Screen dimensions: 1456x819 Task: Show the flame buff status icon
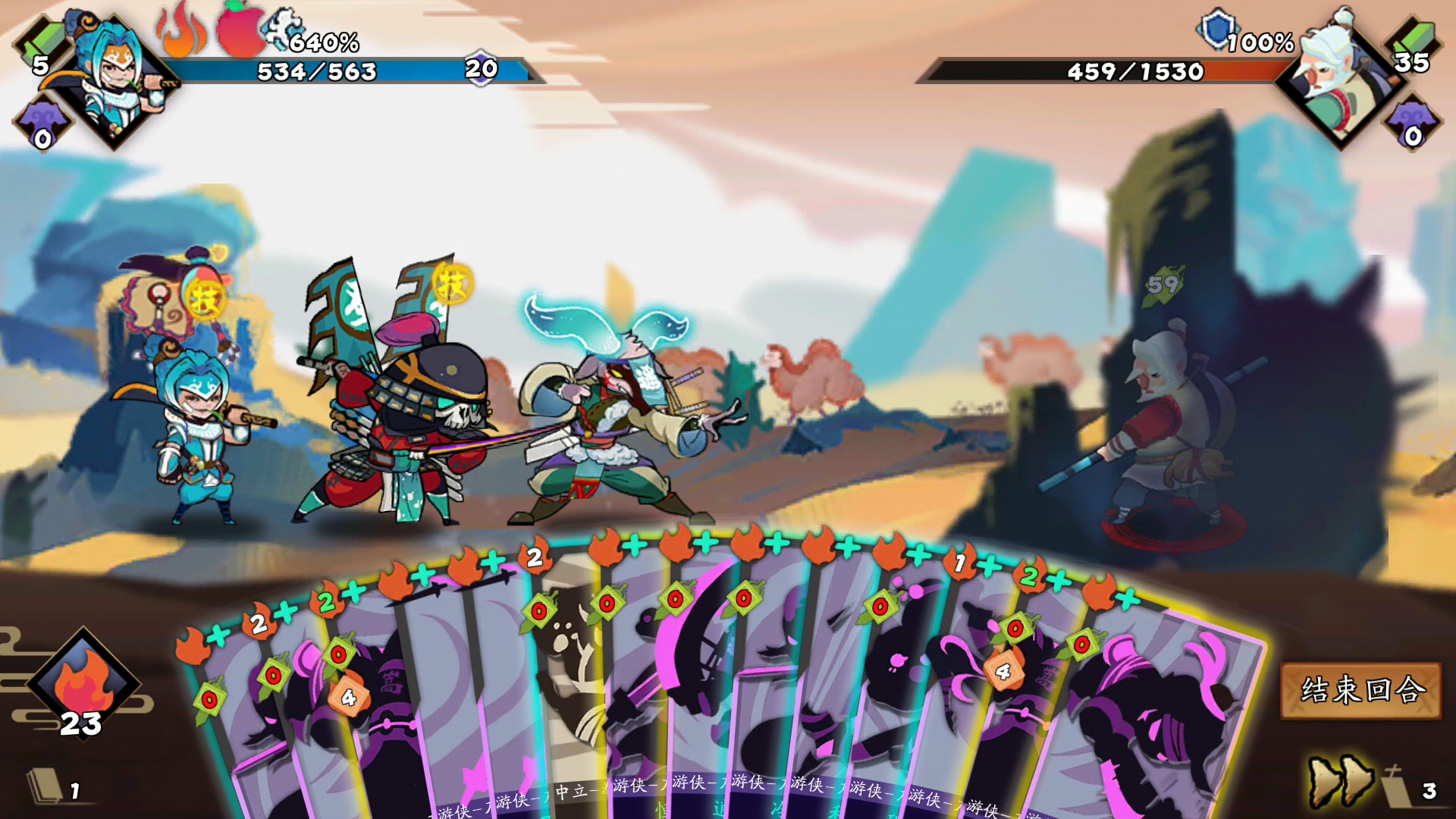(180, 32)
